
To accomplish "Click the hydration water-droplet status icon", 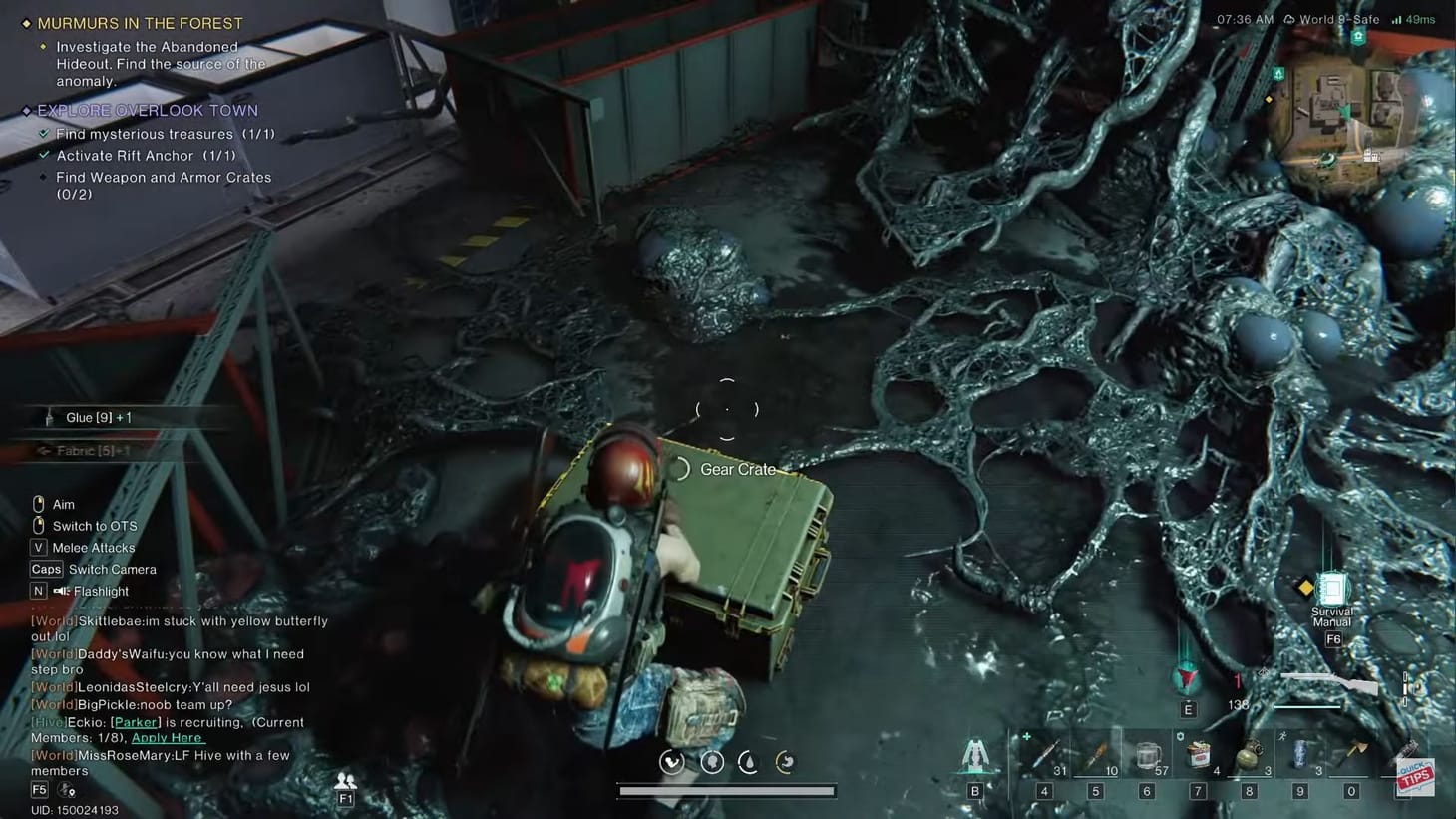I will [747, 762].
